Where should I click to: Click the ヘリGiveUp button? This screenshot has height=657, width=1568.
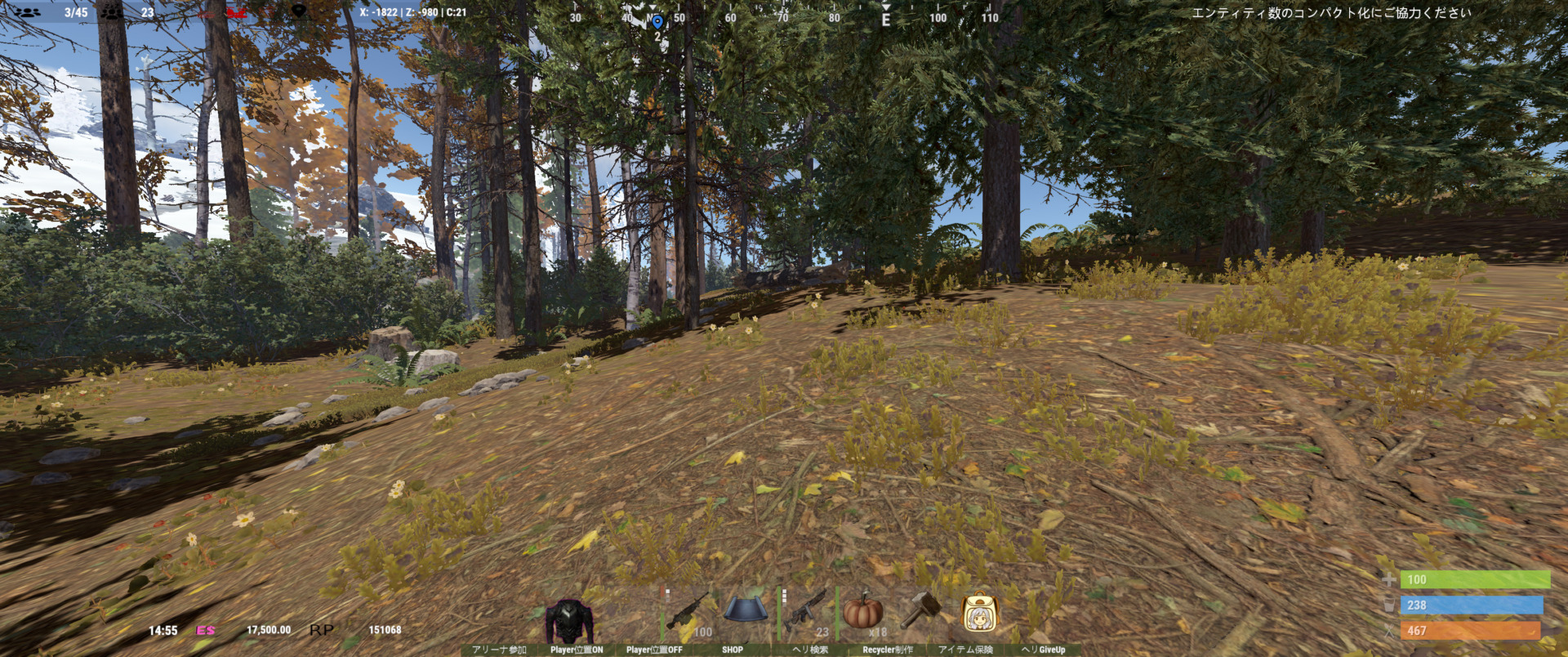pyautogui.click(x=1043, y=648)
